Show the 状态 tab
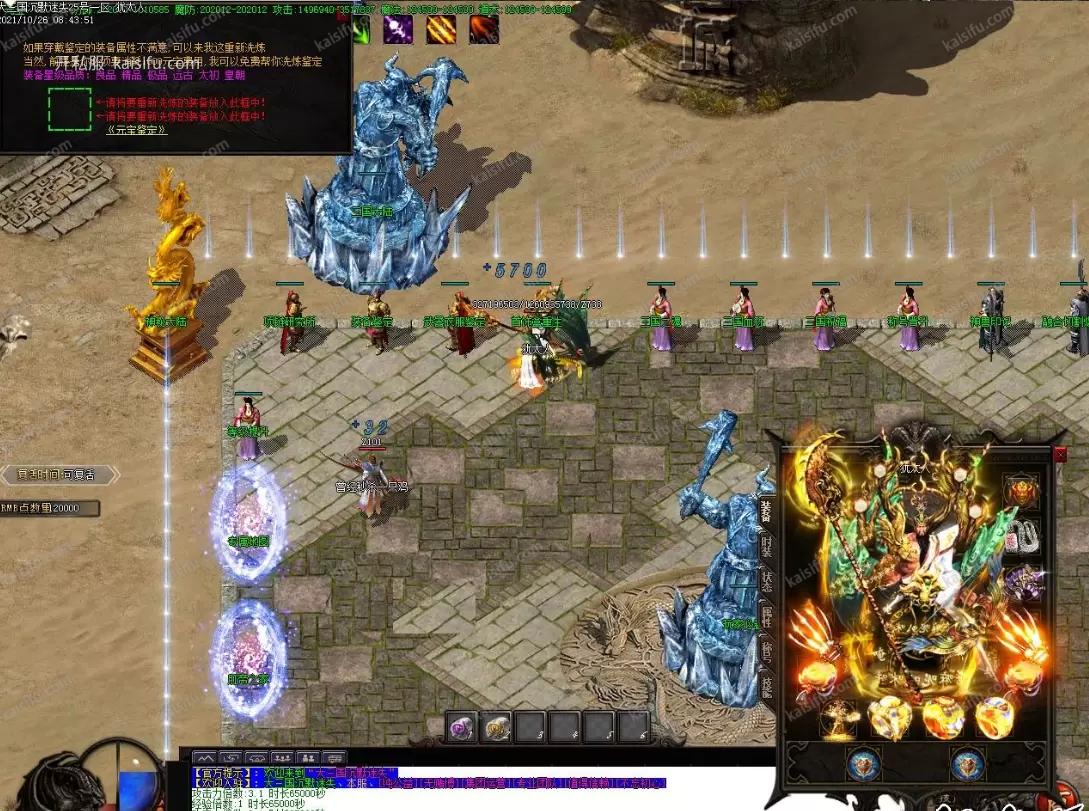Viewport: 1089px width, 811px height. (766, 582)
